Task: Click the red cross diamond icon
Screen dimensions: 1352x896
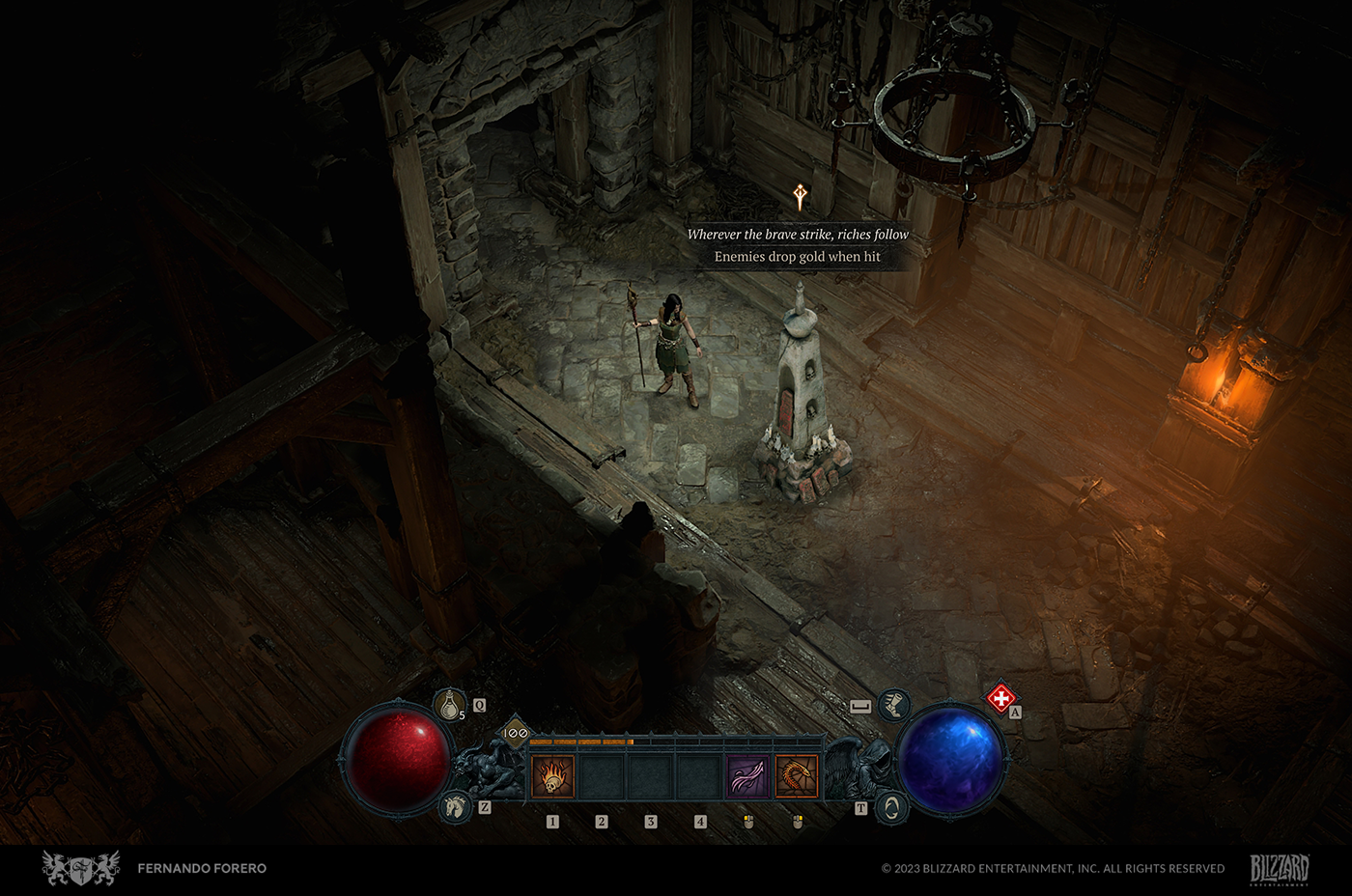Action: [x=1001, y=697]
